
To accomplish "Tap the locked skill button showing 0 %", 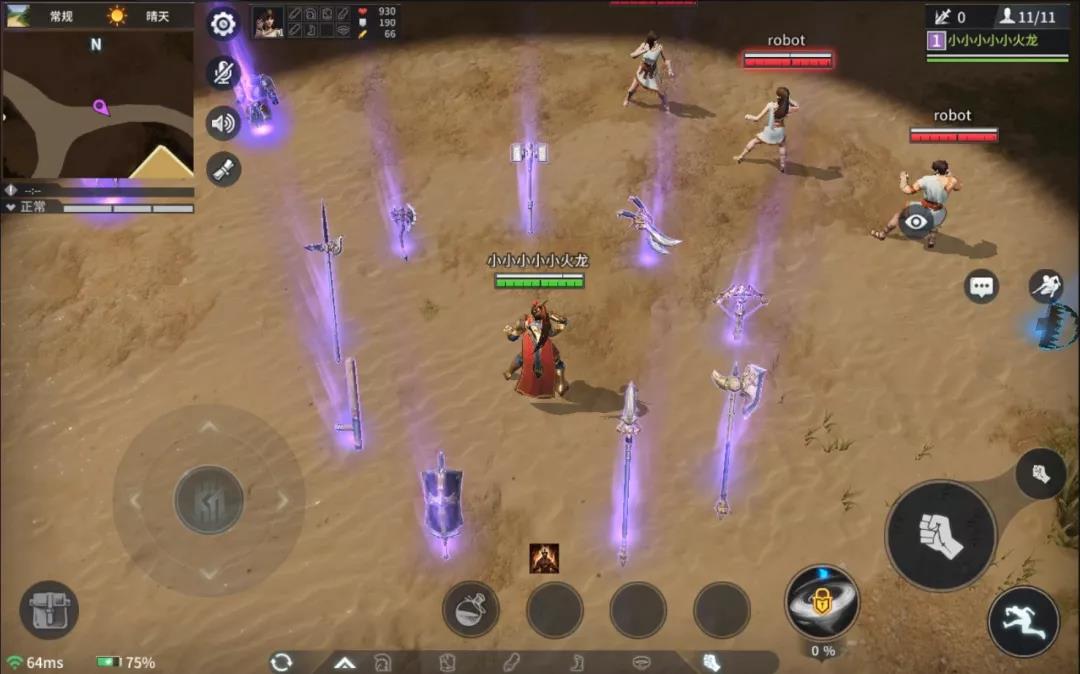I will (822, 601).
